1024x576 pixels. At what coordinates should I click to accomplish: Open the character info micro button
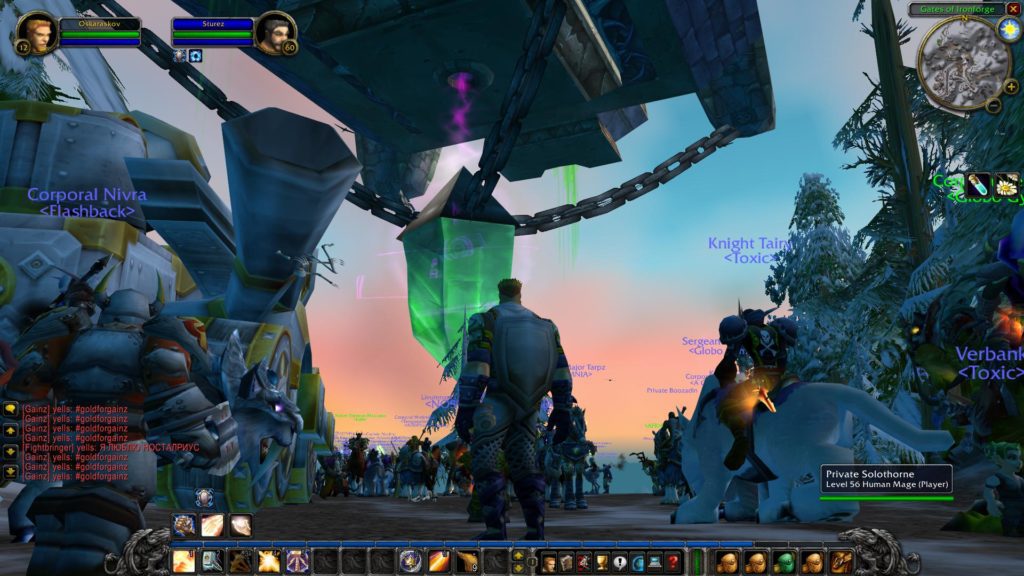click(x=548, y=562)
